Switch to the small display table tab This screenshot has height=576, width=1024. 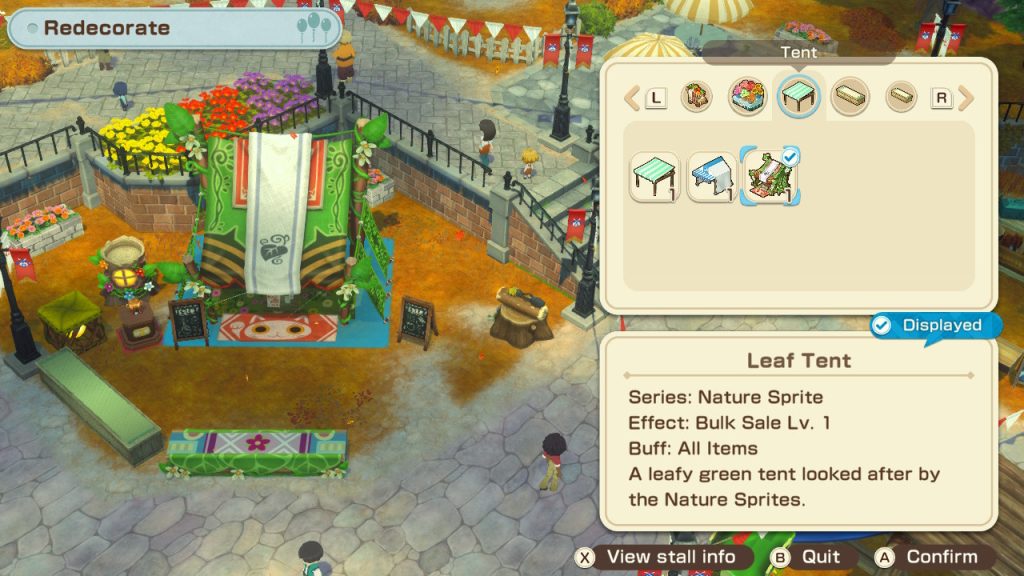pyautogui.click(x=901, y=97)
